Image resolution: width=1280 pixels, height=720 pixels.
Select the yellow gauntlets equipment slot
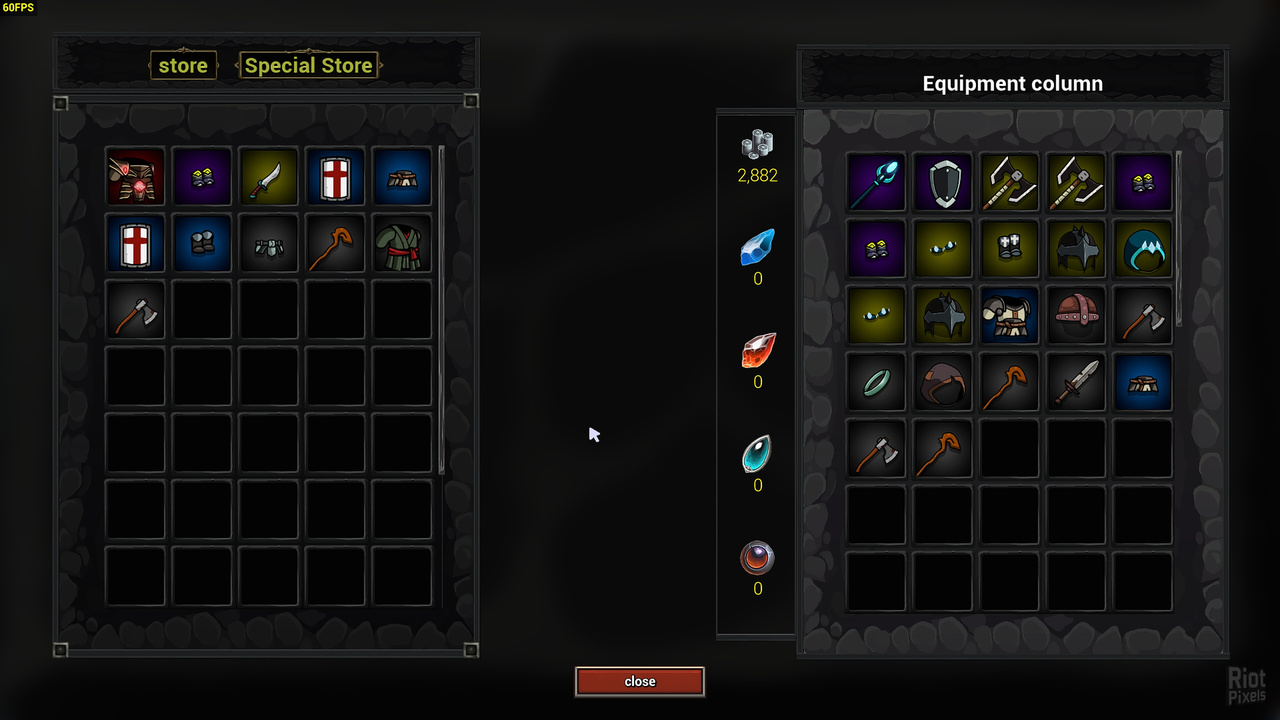pos(1010,248)
